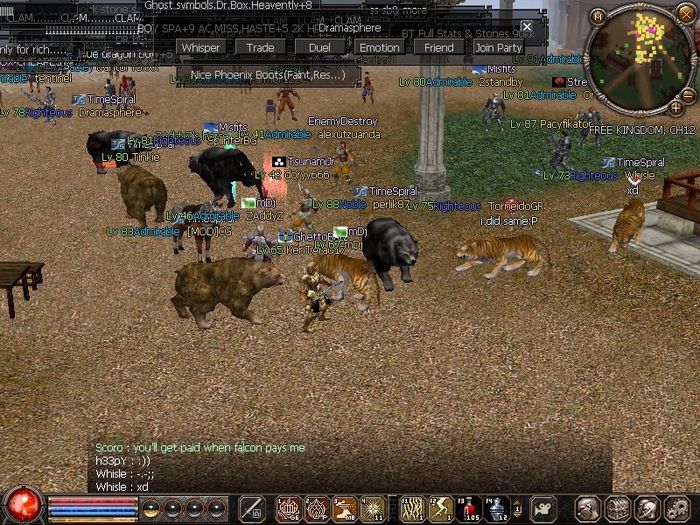Click the red orb in the corner
The image size is (700, 525).
tap(22, 503)
